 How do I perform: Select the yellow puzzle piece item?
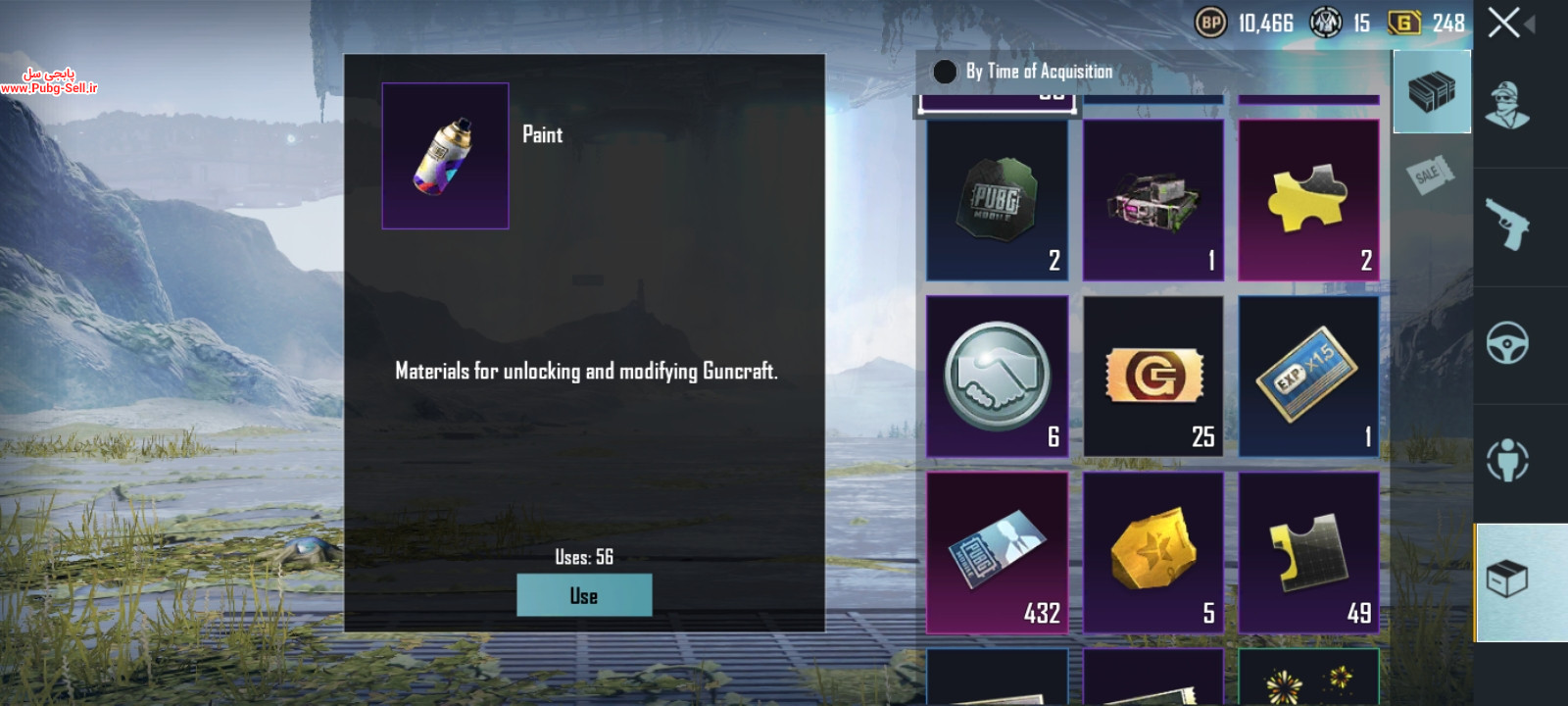pyautogui.click(x=1308, y=200)
